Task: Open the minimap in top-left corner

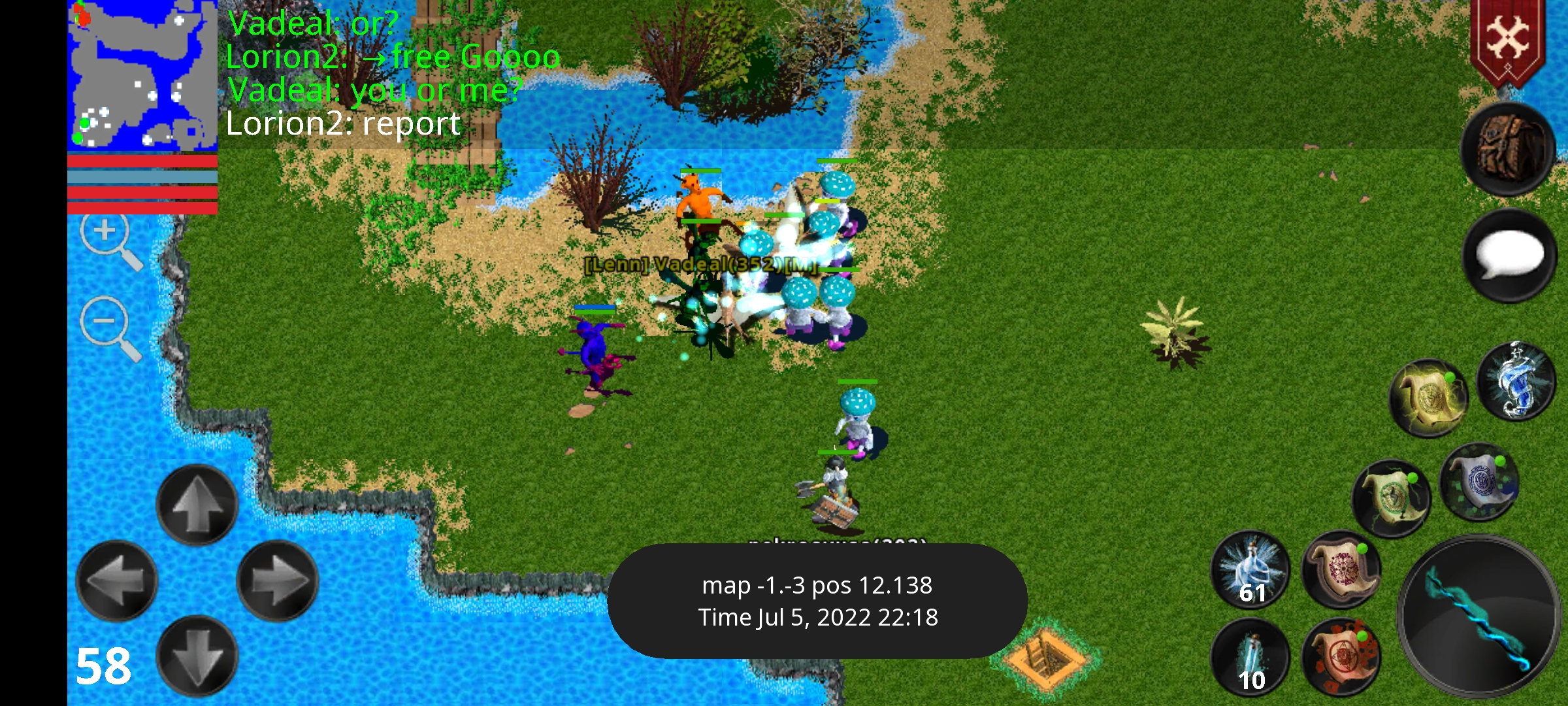Action: (x=142, y=75)
